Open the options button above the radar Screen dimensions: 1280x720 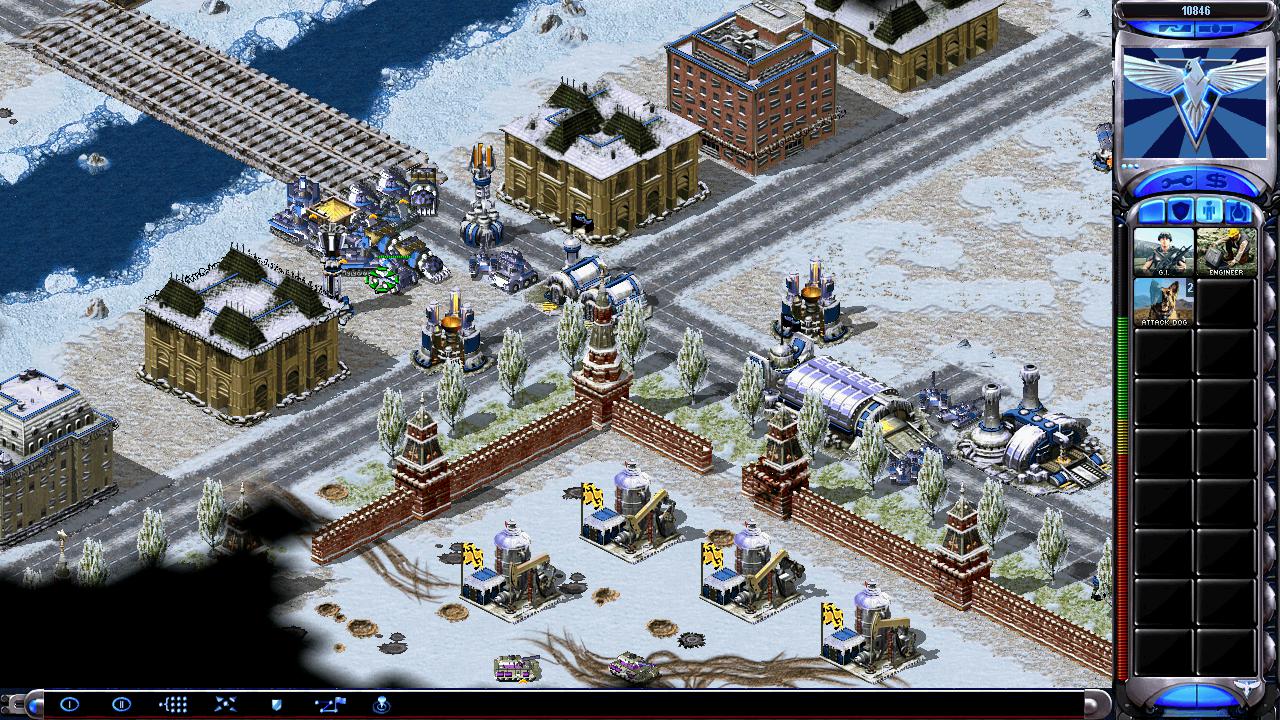1214,29
